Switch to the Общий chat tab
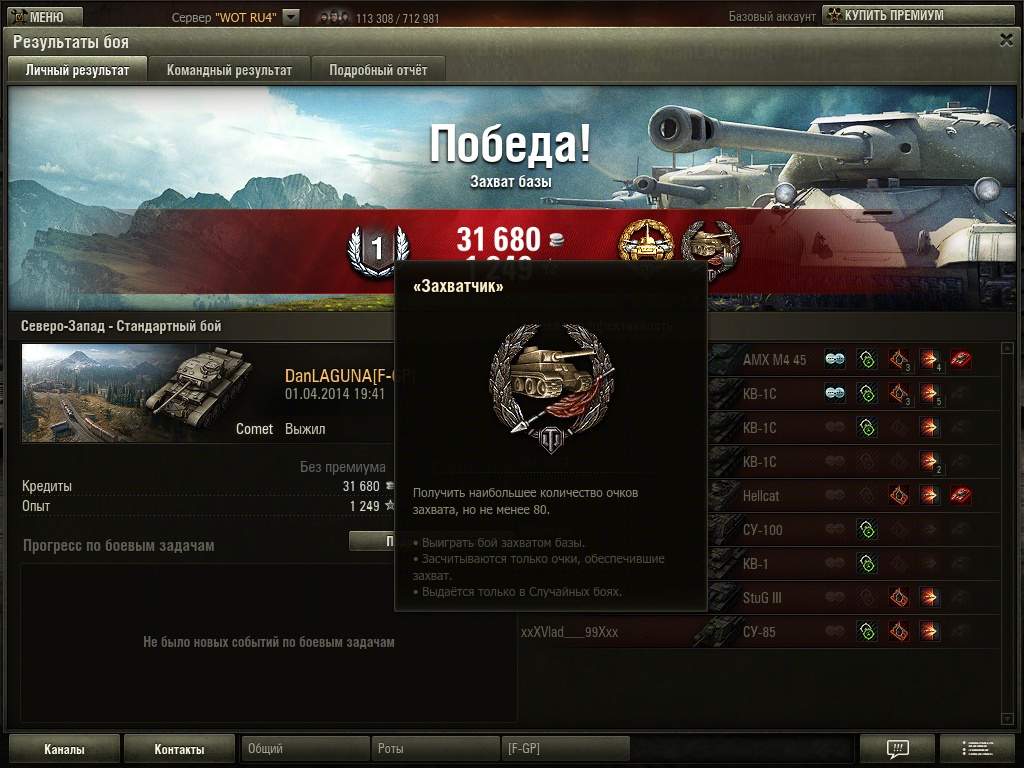1024x768 pixels. click(x=304, y=749)
